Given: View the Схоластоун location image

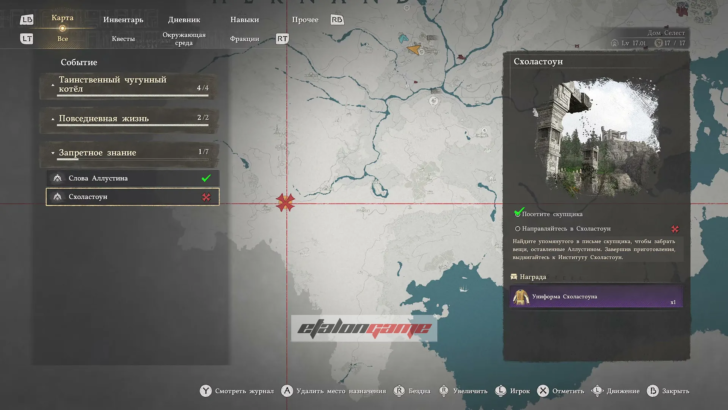Looking at the screenshot, I should coord(597,135).
